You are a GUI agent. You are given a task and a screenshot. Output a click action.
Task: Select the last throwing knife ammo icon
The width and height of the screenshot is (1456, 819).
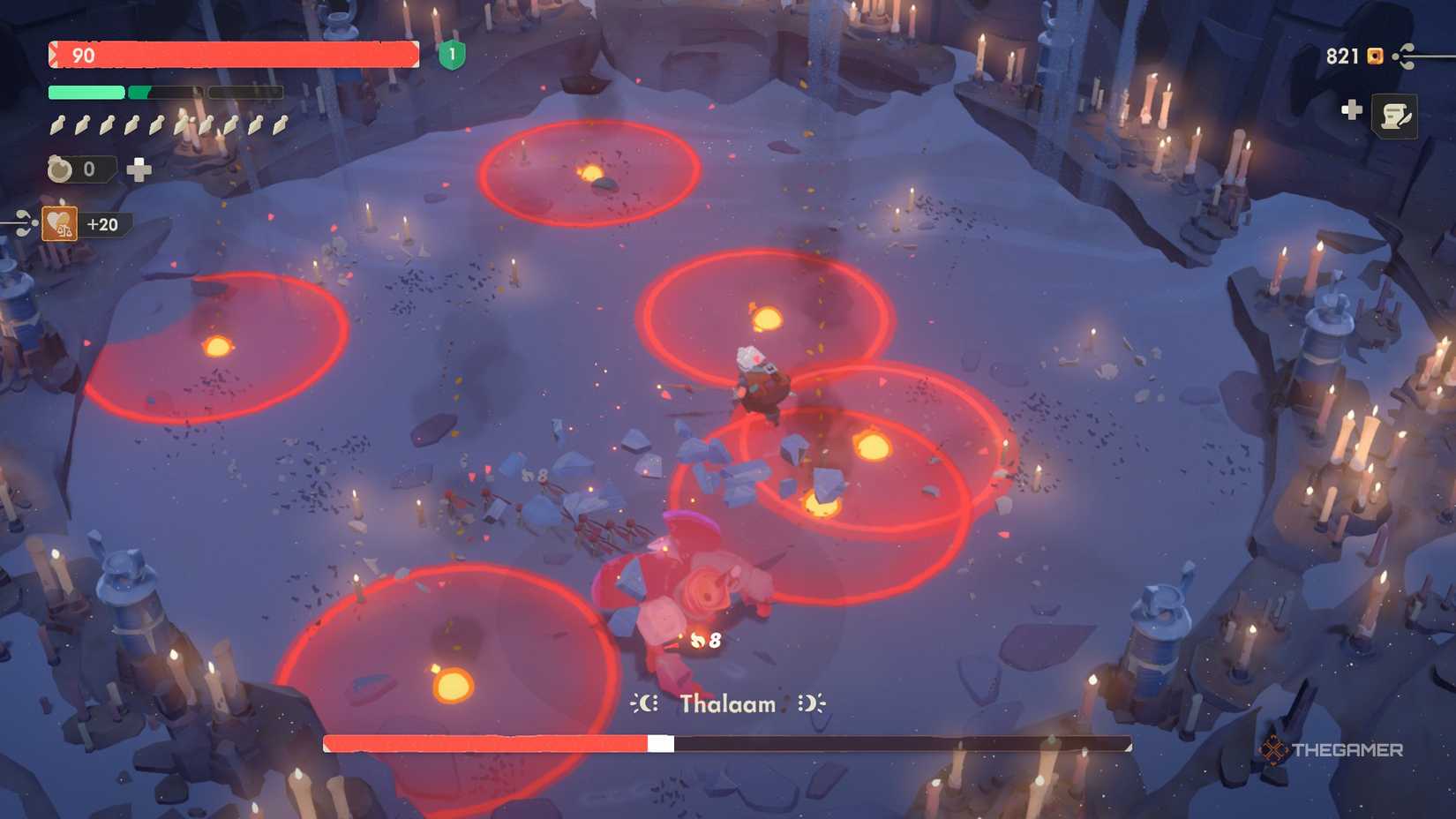(x=279, y=126)
